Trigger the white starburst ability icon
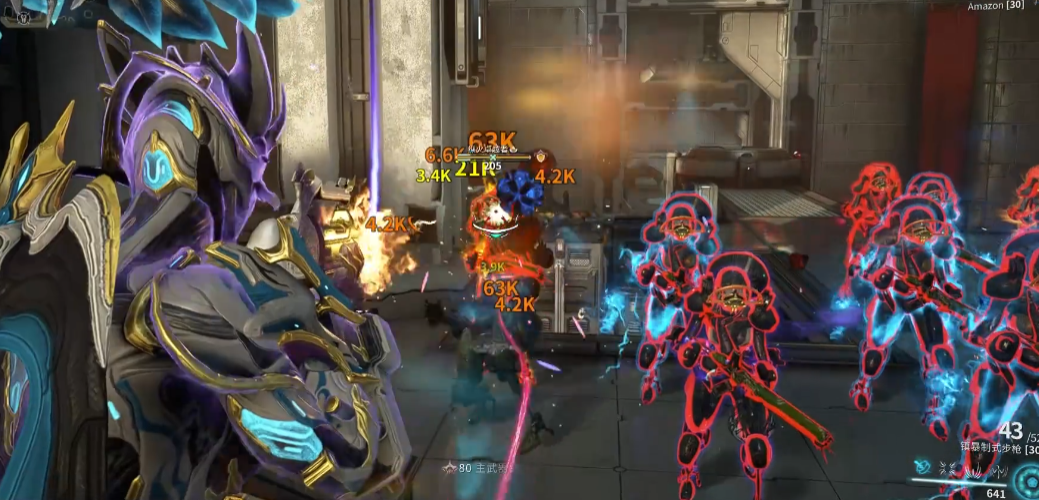 tap(947, 468)
